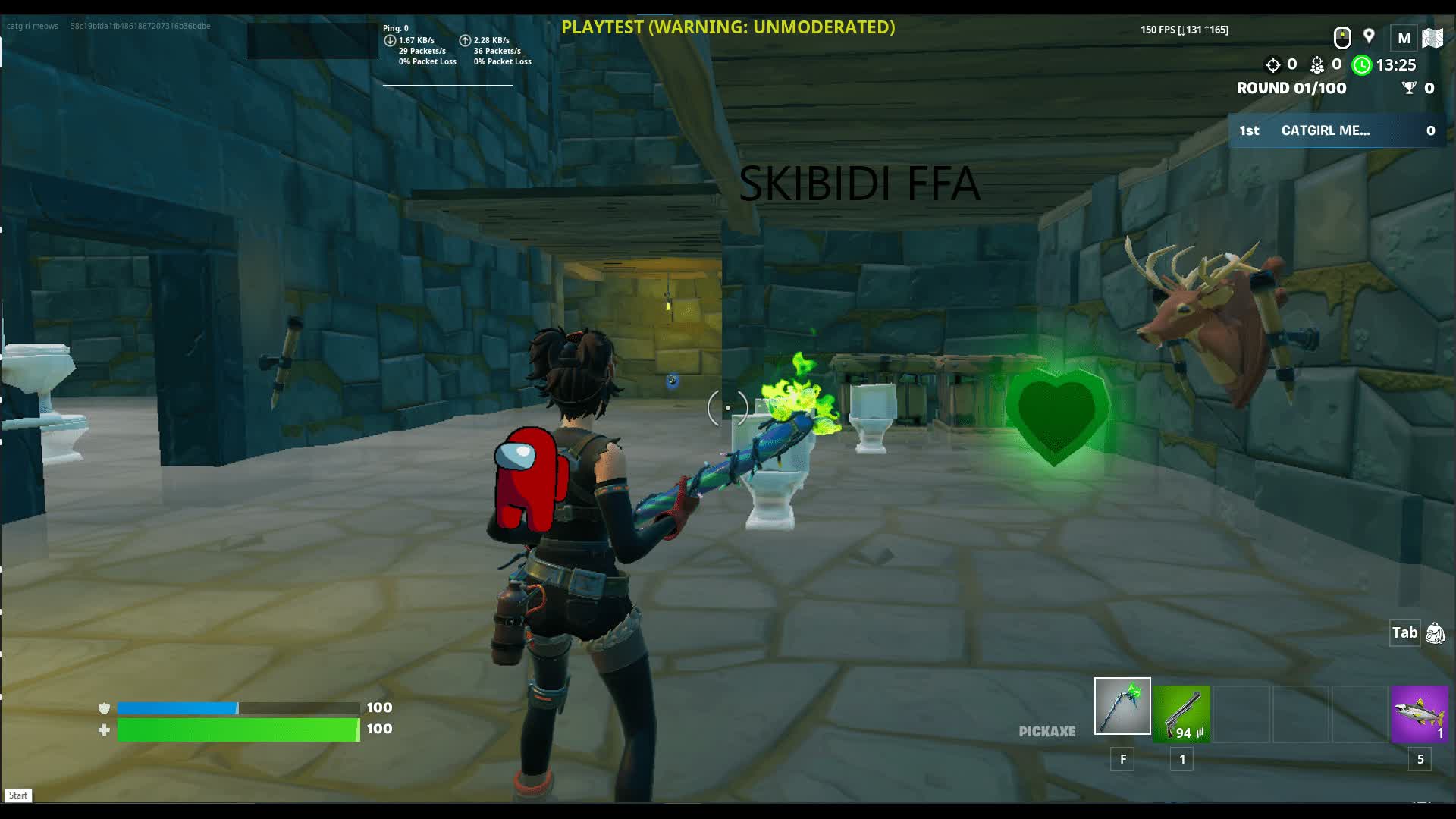Select the purple fish item slot

tap(1420, 714)
